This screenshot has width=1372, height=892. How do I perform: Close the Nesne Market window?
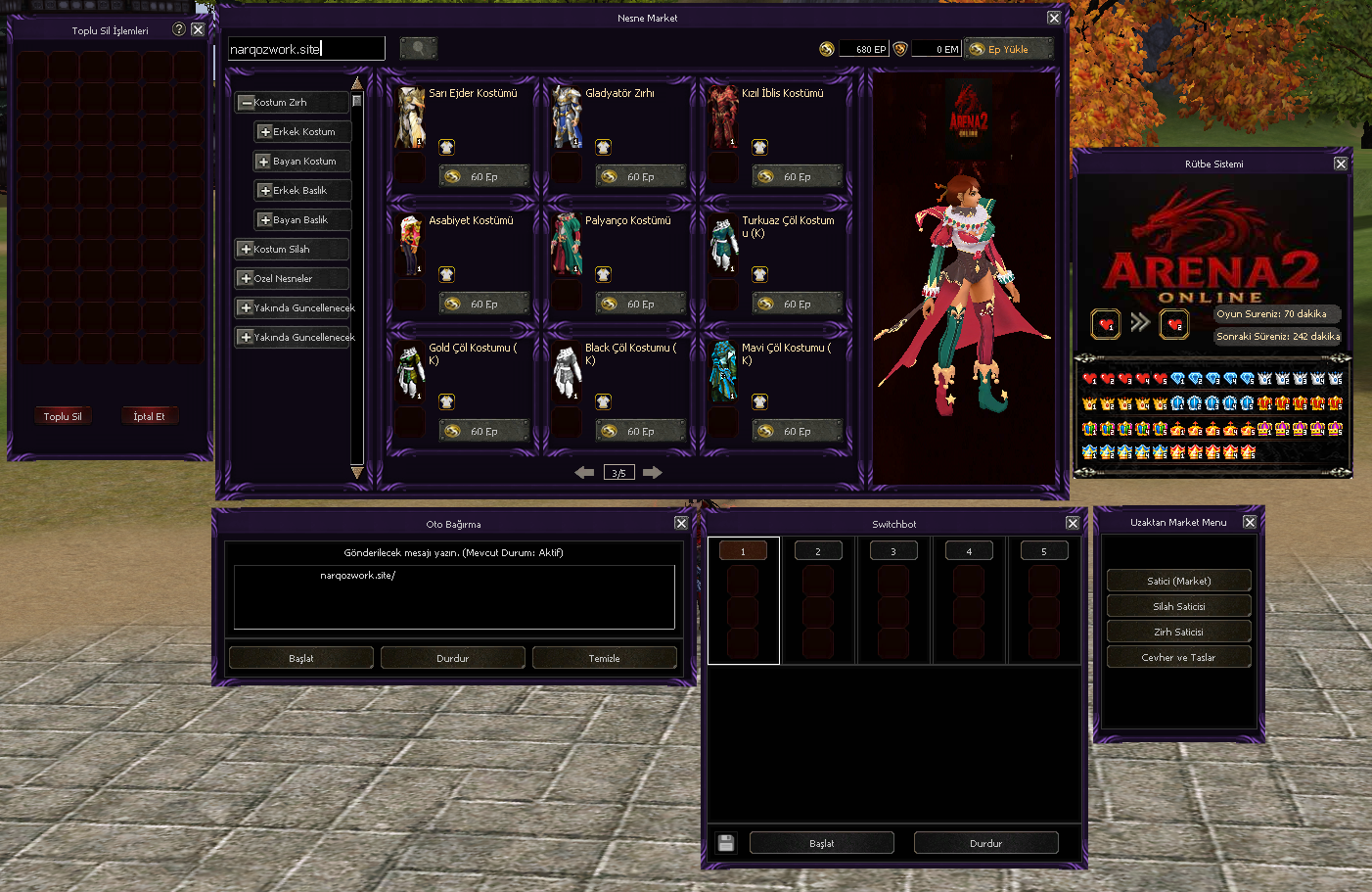pyautogui.click(x=1054, y=18)
